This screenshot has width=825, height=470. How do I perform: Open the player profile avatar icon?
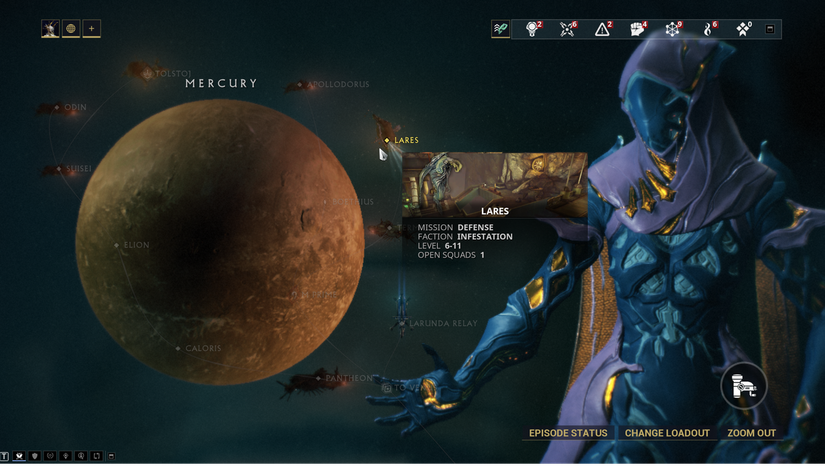50,29
